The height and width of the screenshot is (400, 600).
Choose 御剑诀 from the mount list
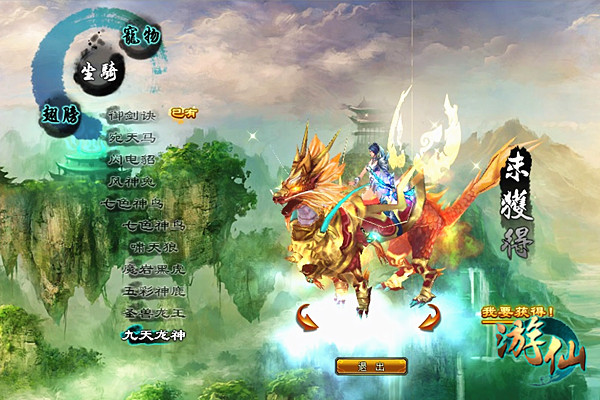coord(132,113)
